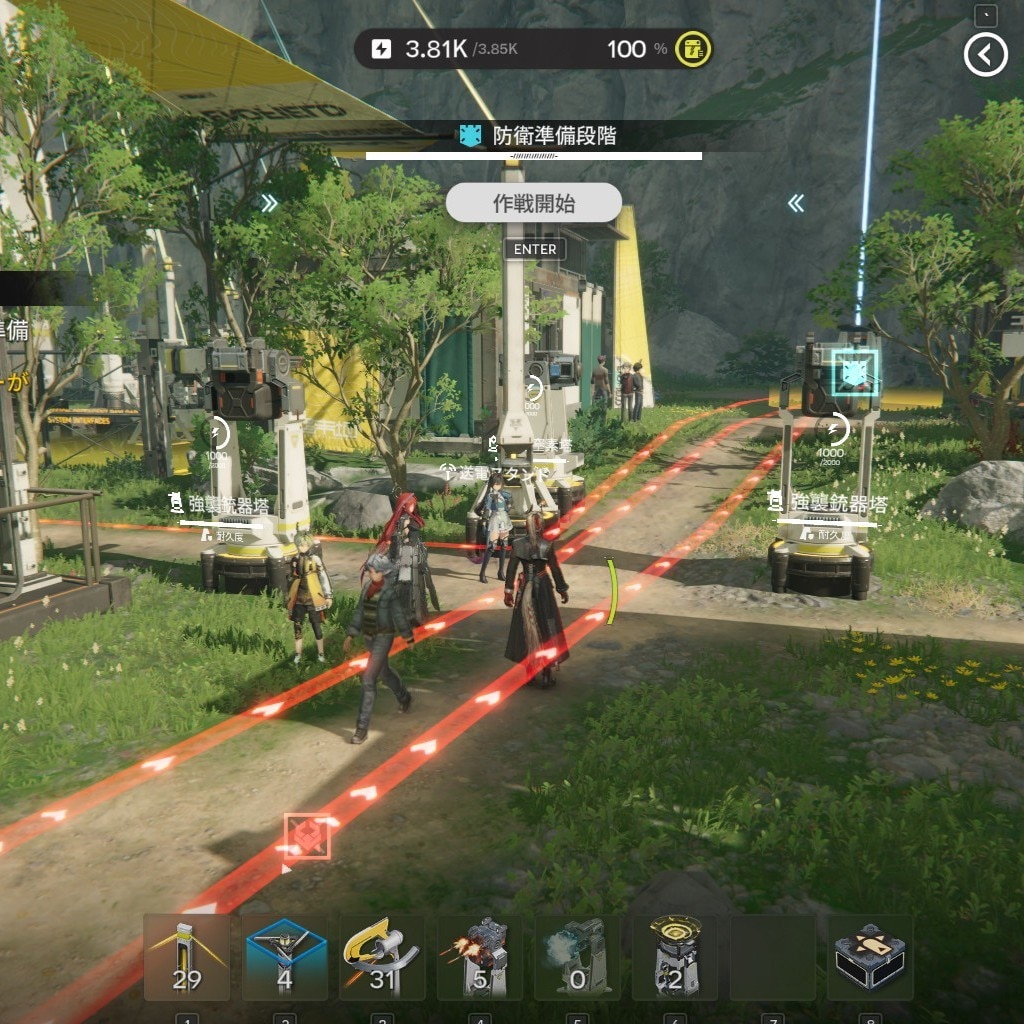1024x1024 pixels.
Task: Start the battle with the 作戦開始 button
Action: [x=534, y=203]
